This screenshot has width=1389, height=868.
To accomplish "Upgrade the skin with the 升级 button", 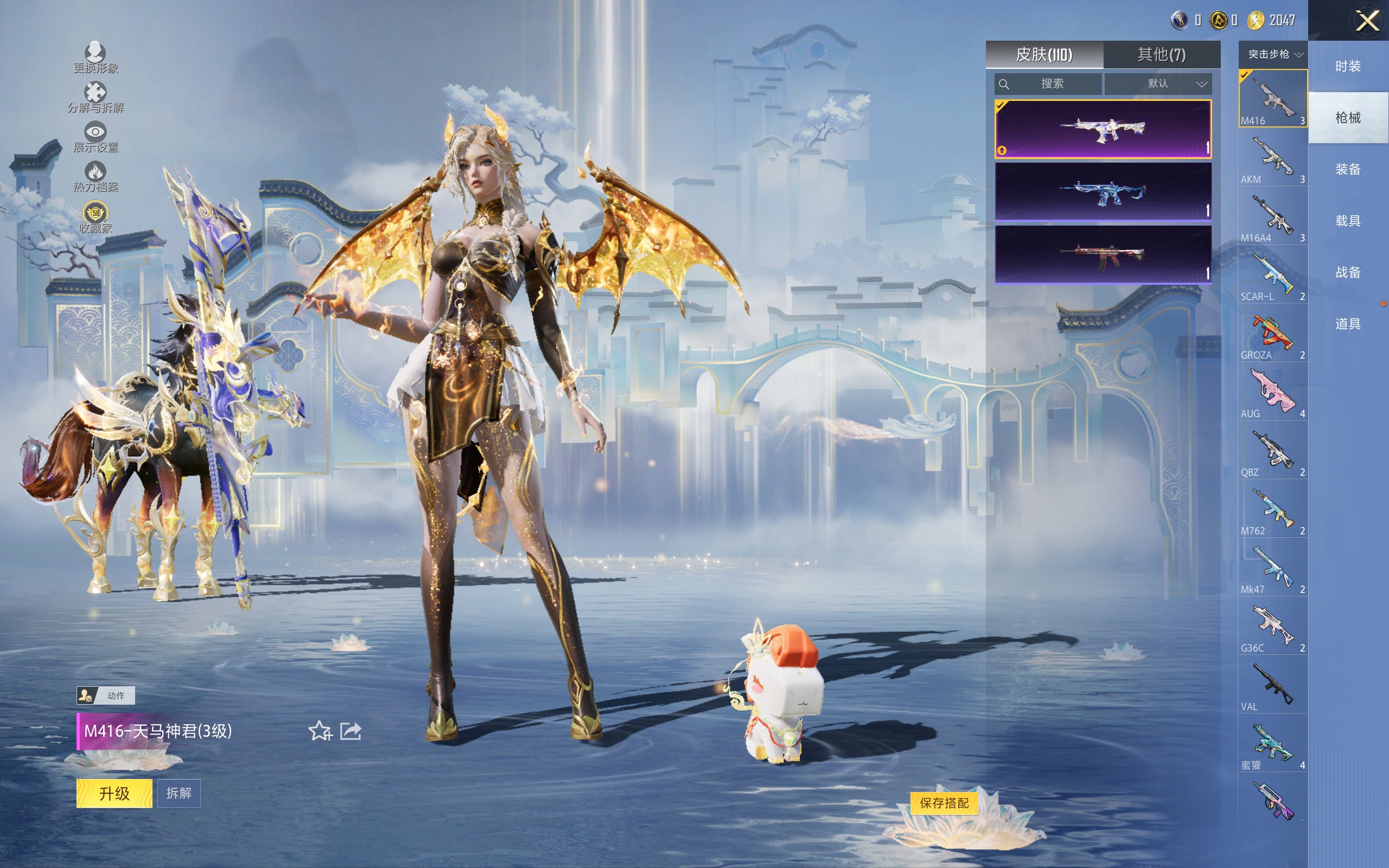I will coord(114,793).
